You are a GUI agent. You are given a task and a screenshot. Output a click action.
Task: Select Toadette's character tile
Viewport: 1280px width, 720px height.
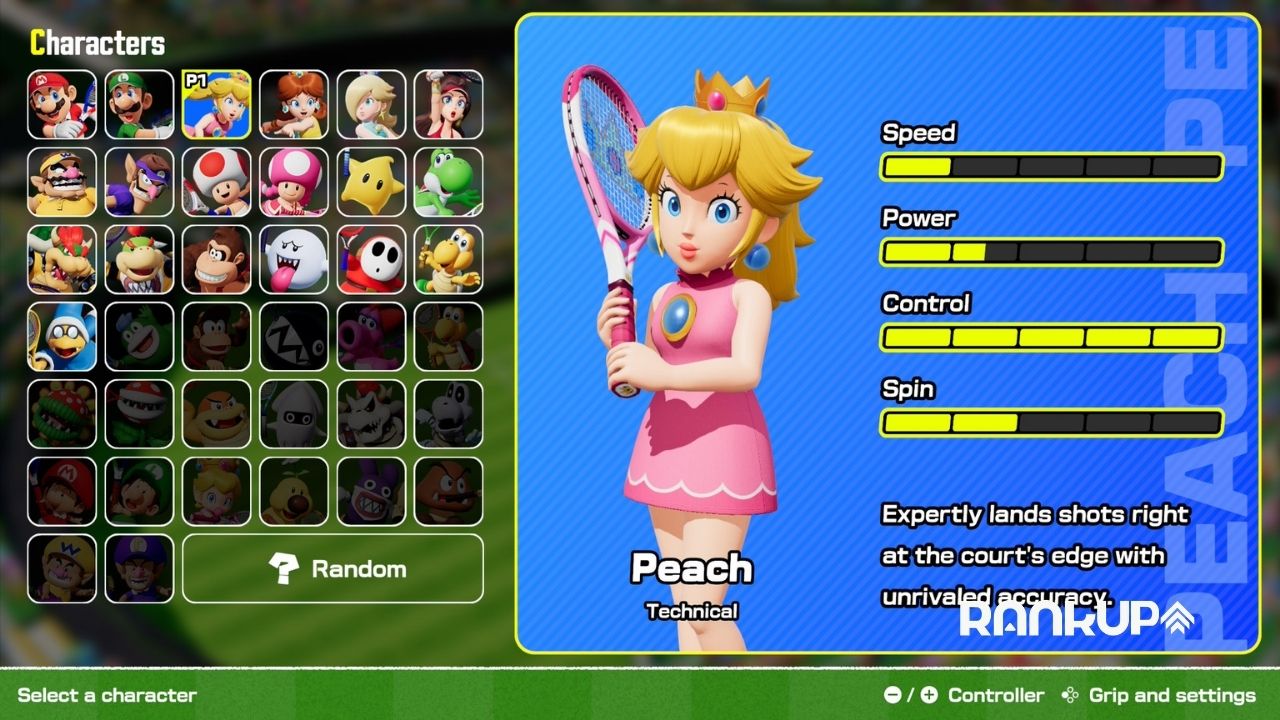[x=294, y=182]
